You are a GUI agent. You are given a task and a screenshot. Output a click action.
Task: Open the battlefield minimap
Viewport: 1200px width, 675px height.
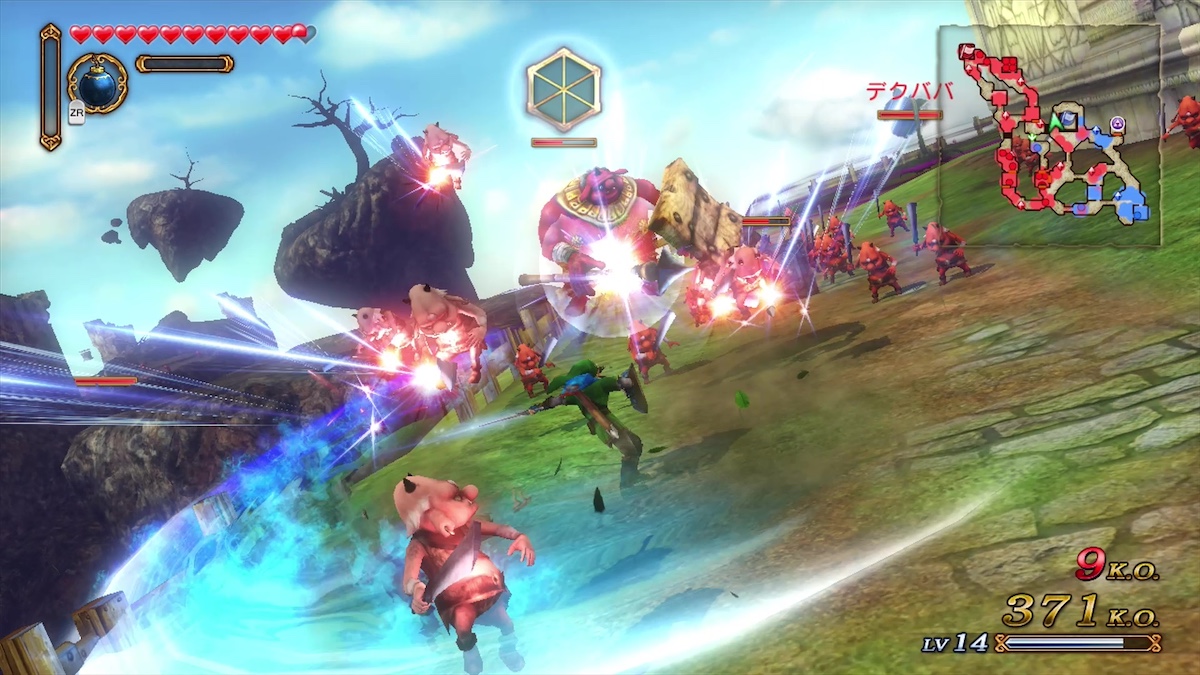(x=1050, y=135)
